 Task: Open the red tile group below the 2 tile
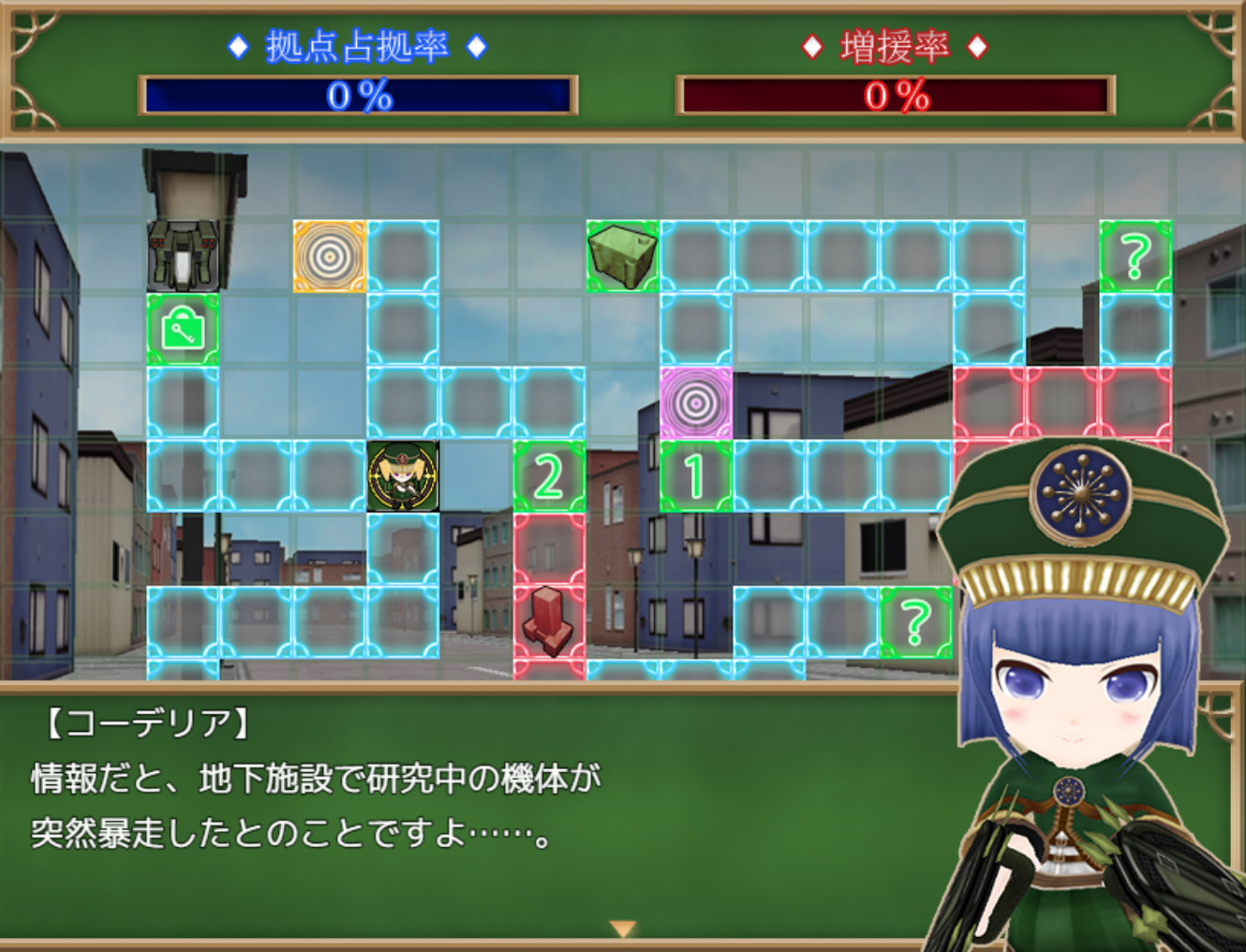(x=548, y=549)
